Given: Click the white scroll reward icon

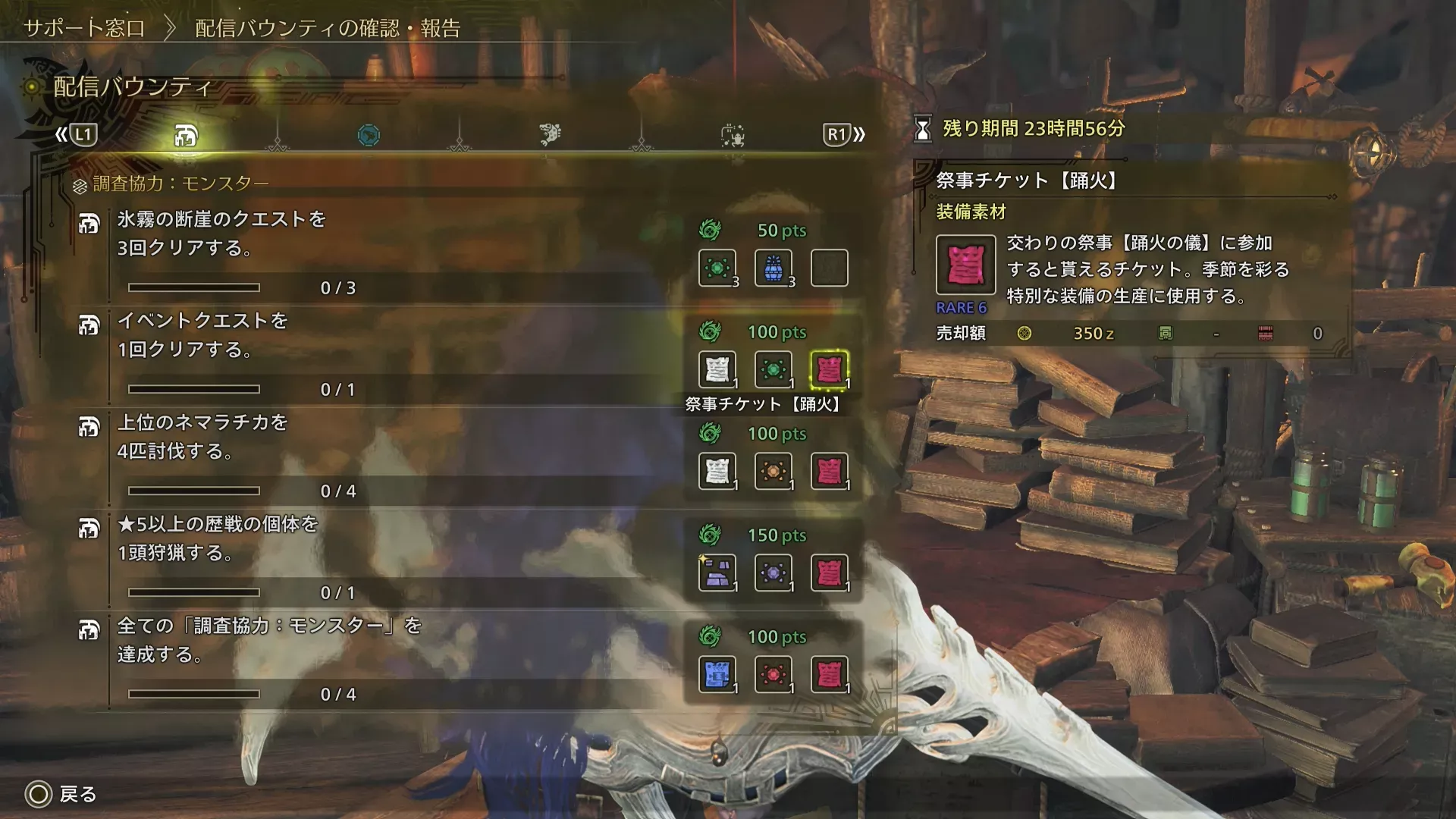Looking at the screenshot, I should (716, 368).
